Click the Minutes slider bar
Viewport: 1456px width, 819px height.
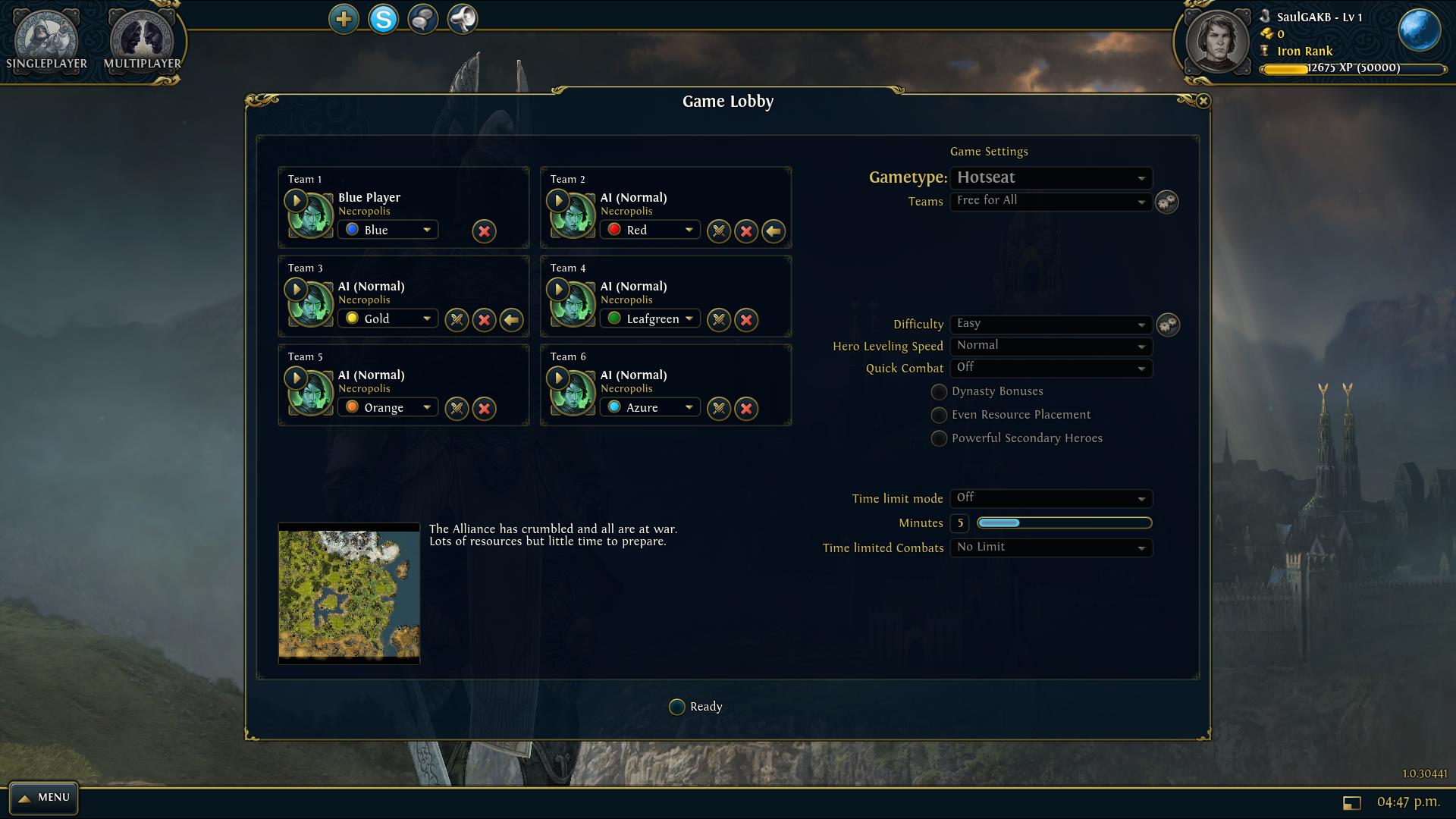tap(1064, 522)
